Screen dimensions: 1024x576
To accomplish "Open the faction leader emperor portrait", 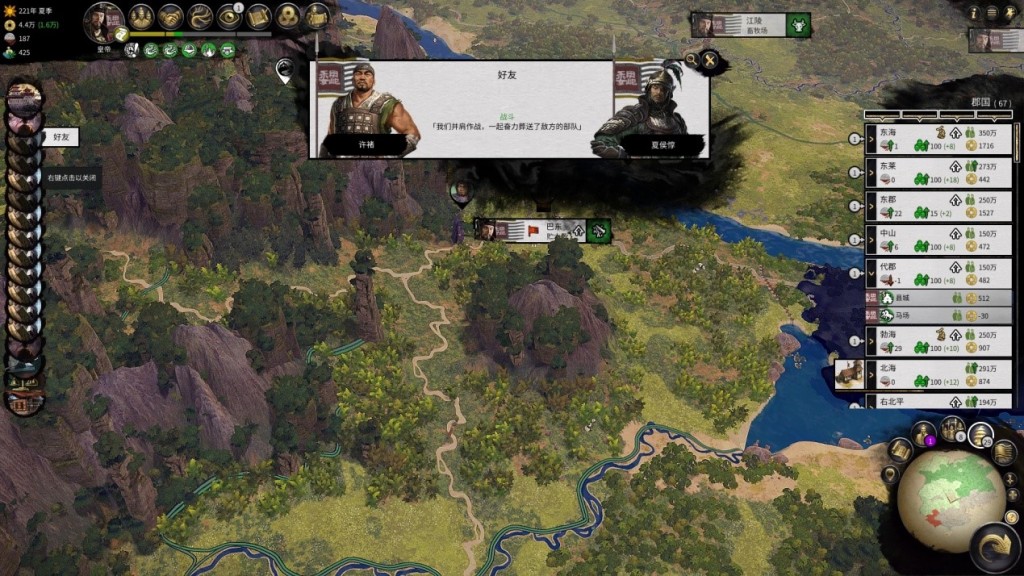I will click(103, 20).
